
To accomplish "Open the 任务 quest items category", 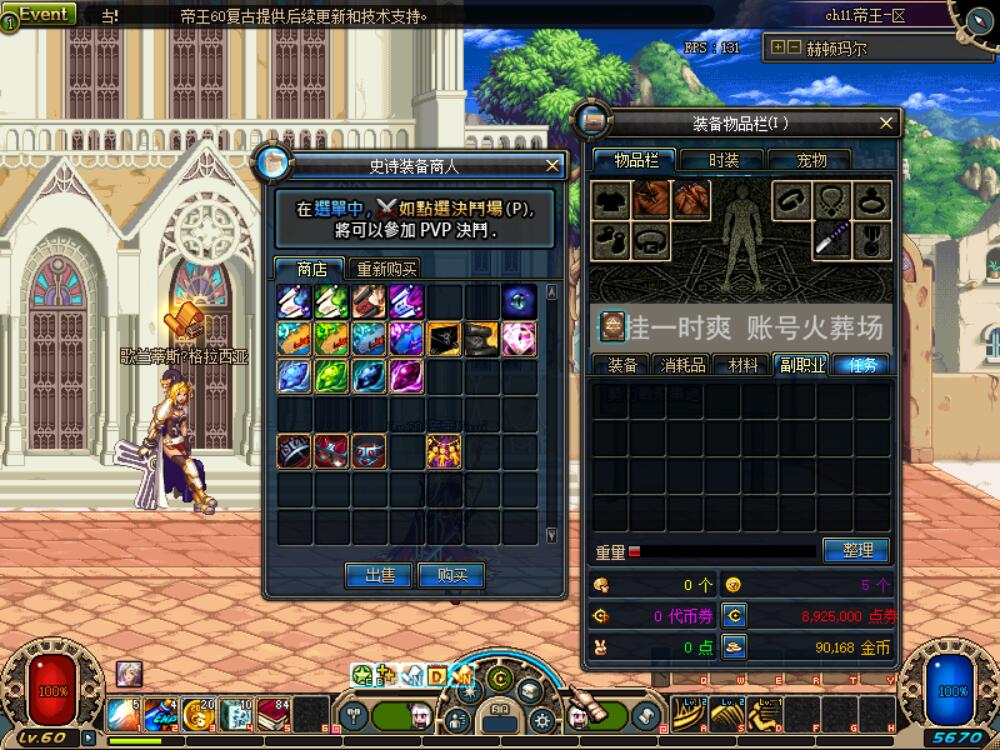I will click(860, 365).
